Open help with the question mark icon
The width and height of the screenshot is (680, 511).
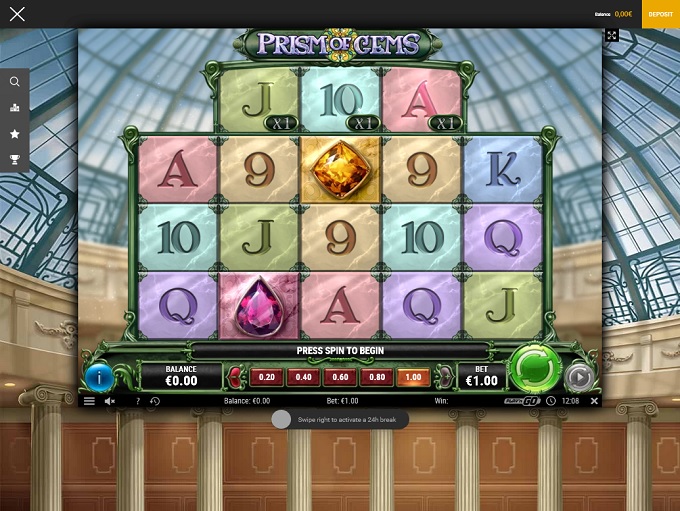point(137,401)
